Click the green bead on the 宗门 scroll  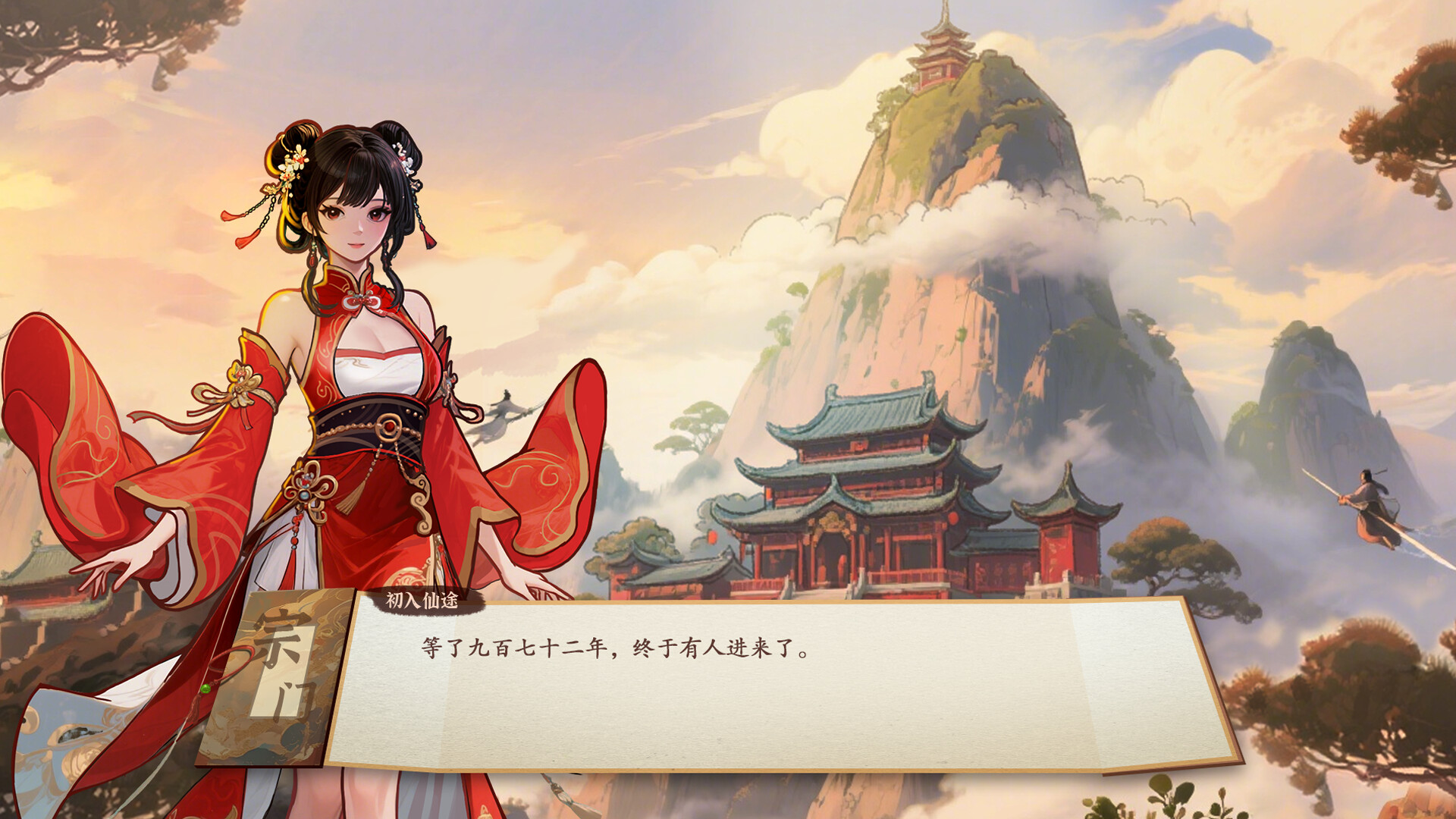point(206,689)
